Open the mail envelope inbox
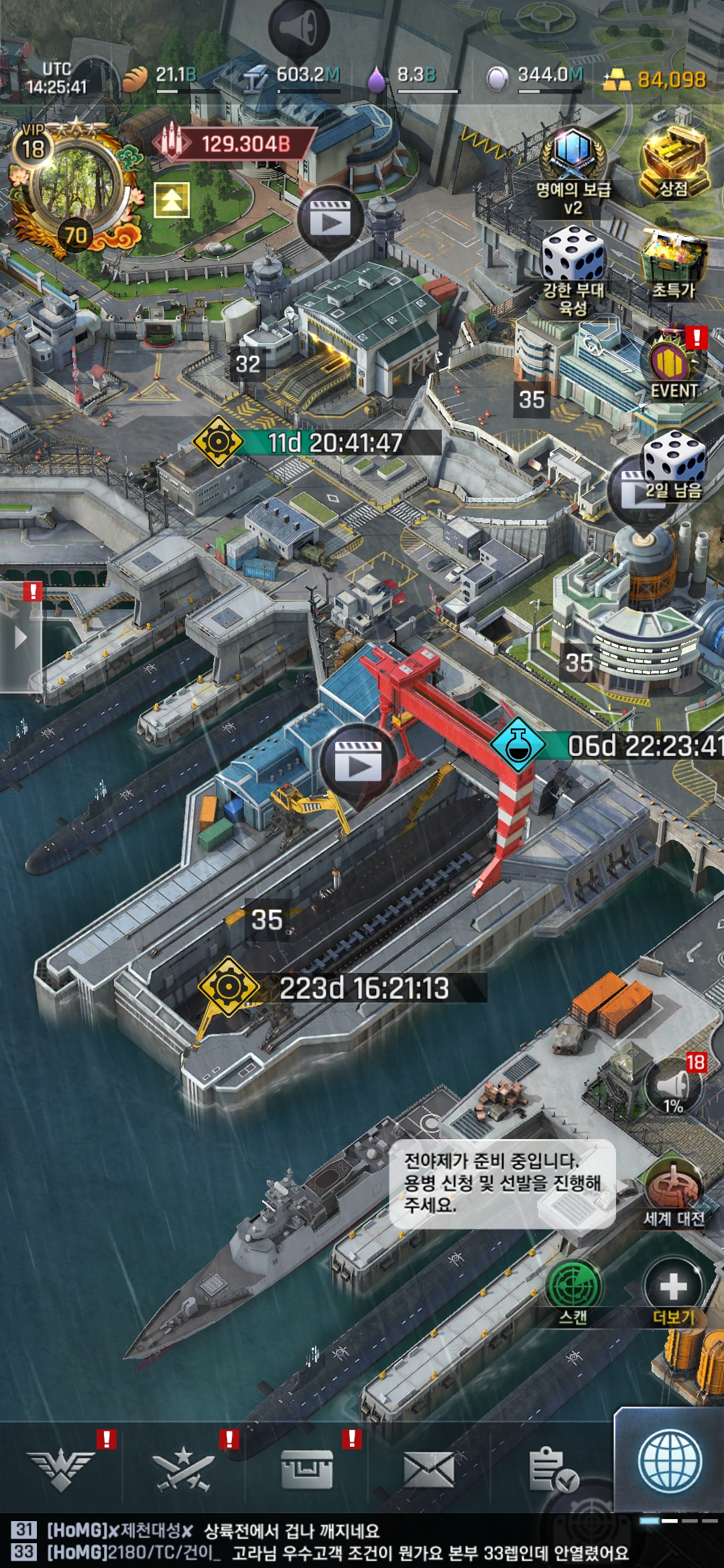The image size is (724, 1568). click(x=429, y=1469)
